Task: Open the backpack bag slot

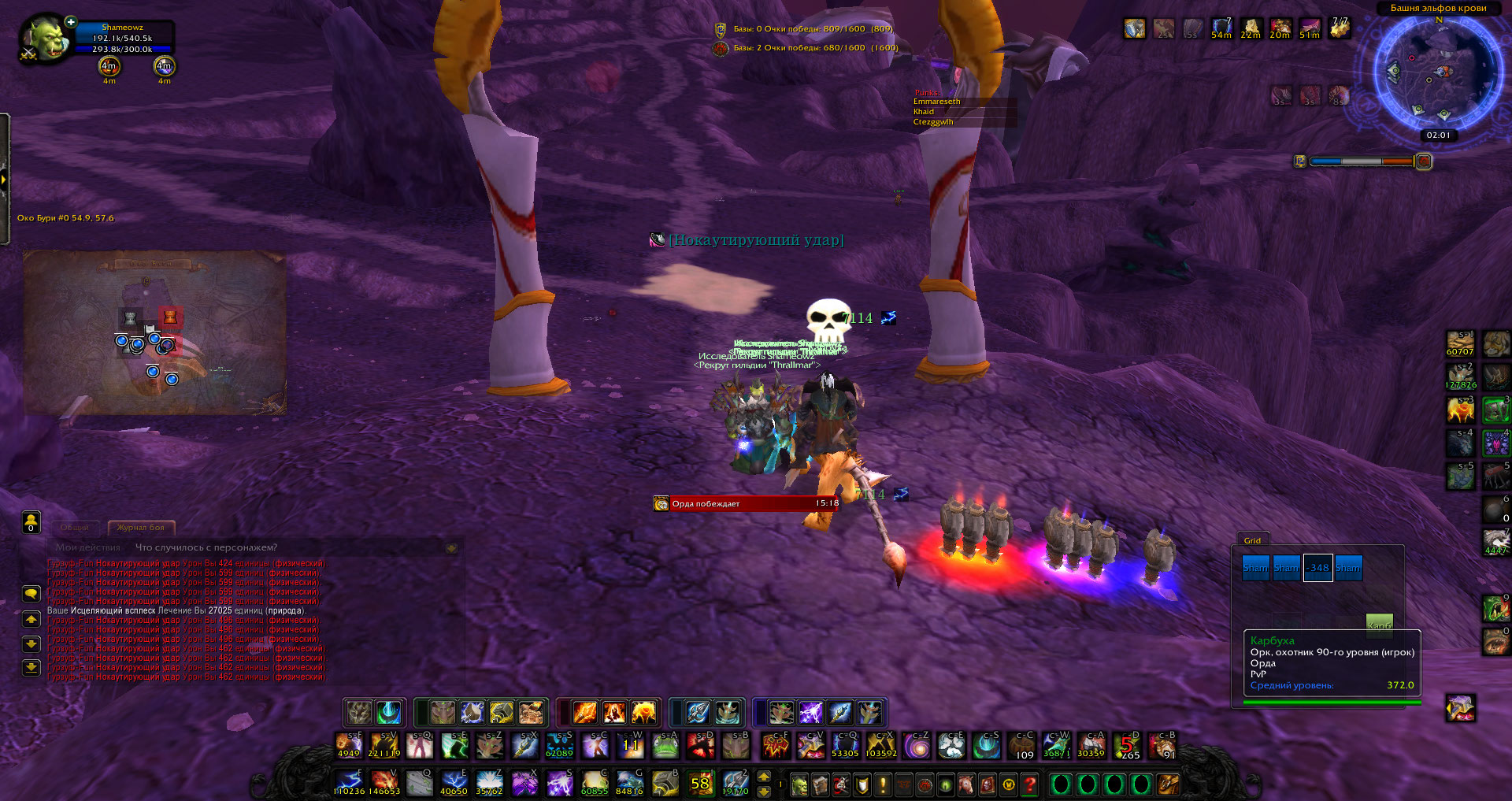Action: coord(1167,784)
